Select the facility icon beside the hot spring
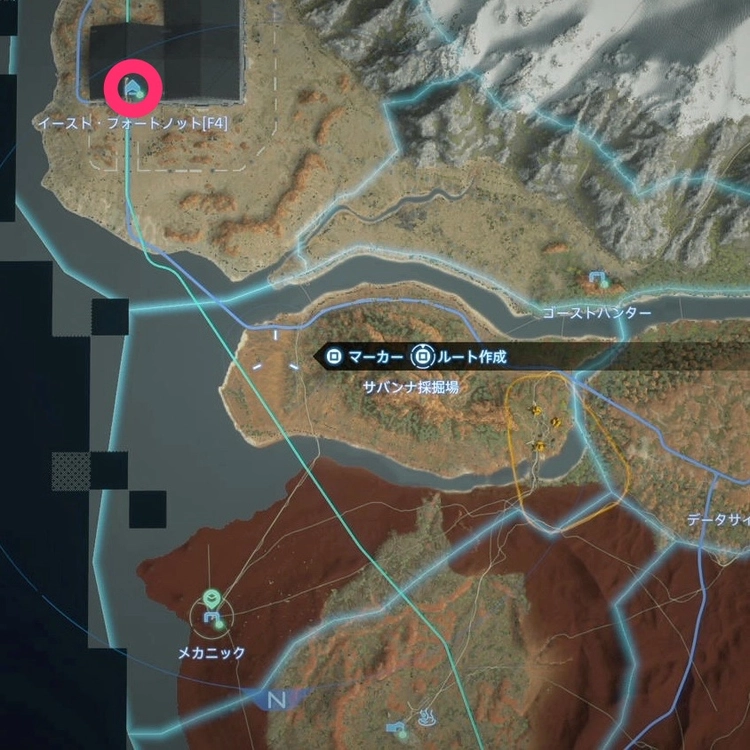 [398, 728]
